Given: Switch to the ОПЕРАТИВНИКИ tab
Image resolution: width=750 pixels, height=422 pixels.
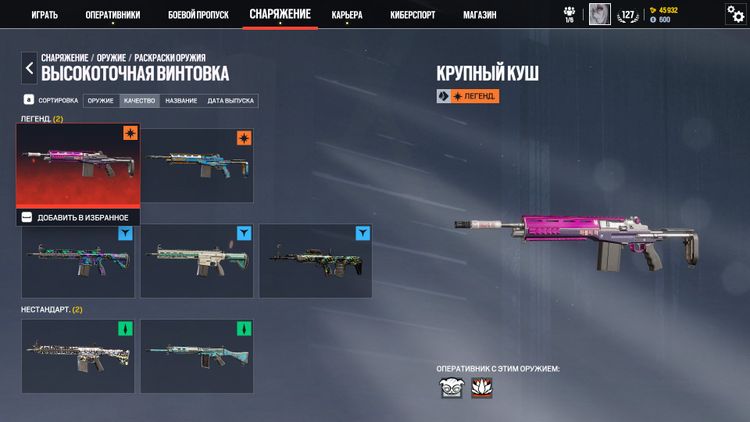Looking at the screenshot, I should point(112,15).
